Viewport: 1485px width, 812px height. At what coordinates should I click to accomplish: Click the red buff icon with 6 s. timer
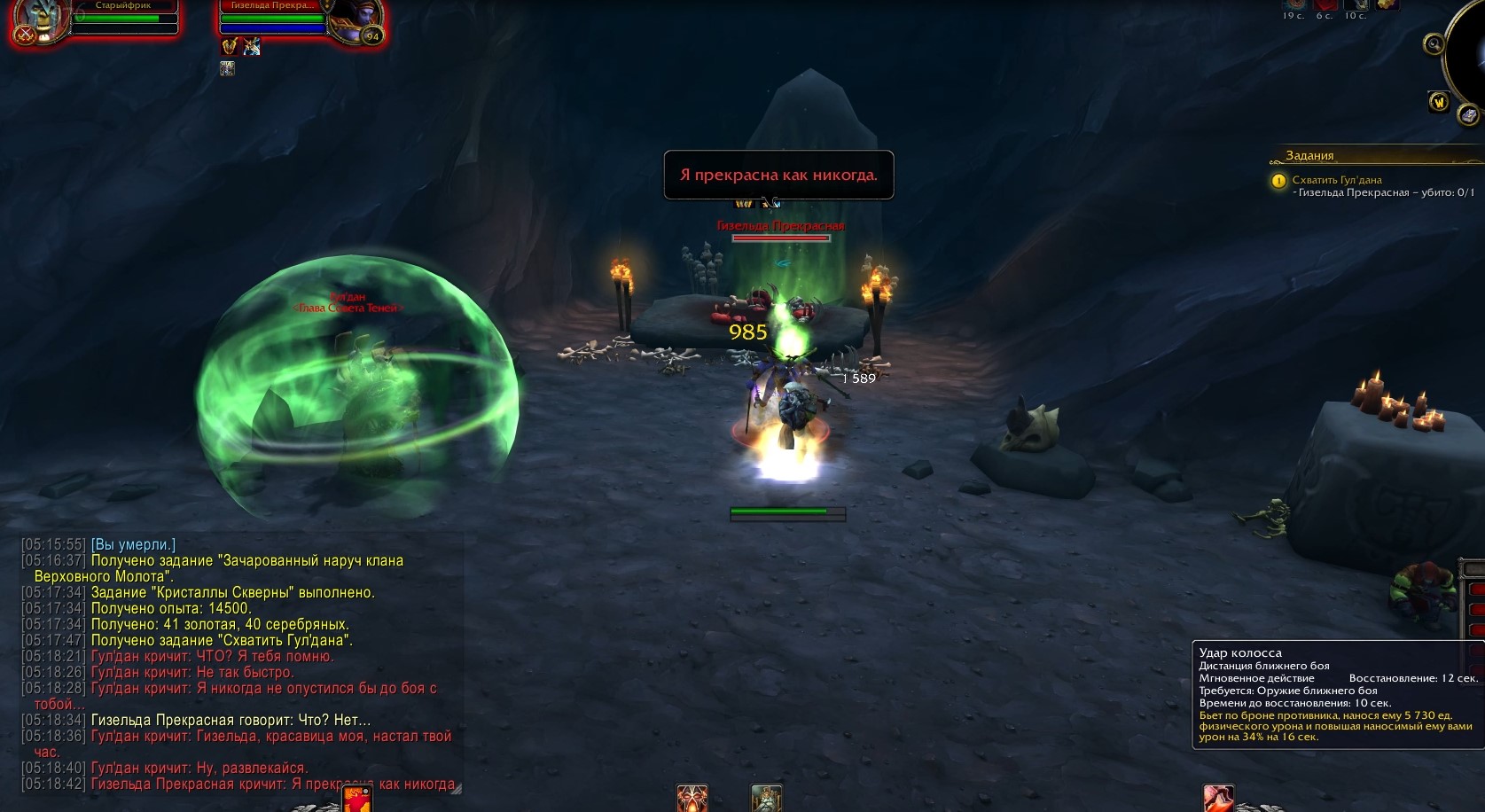[x=1325, y=4]
